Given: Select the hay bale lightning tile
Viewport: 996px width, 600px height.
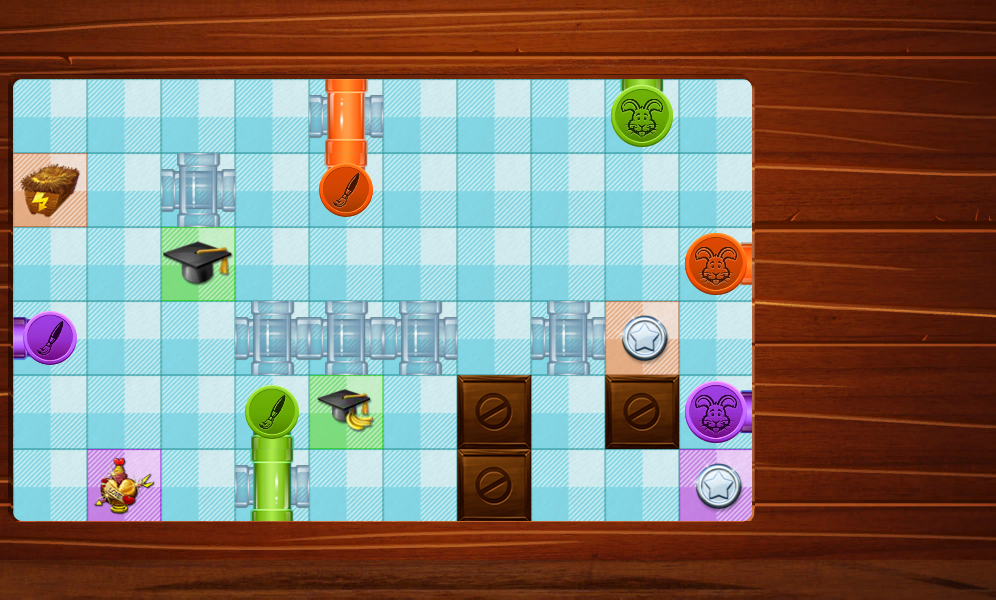Looking at the screenshot, I should [49, 190].
